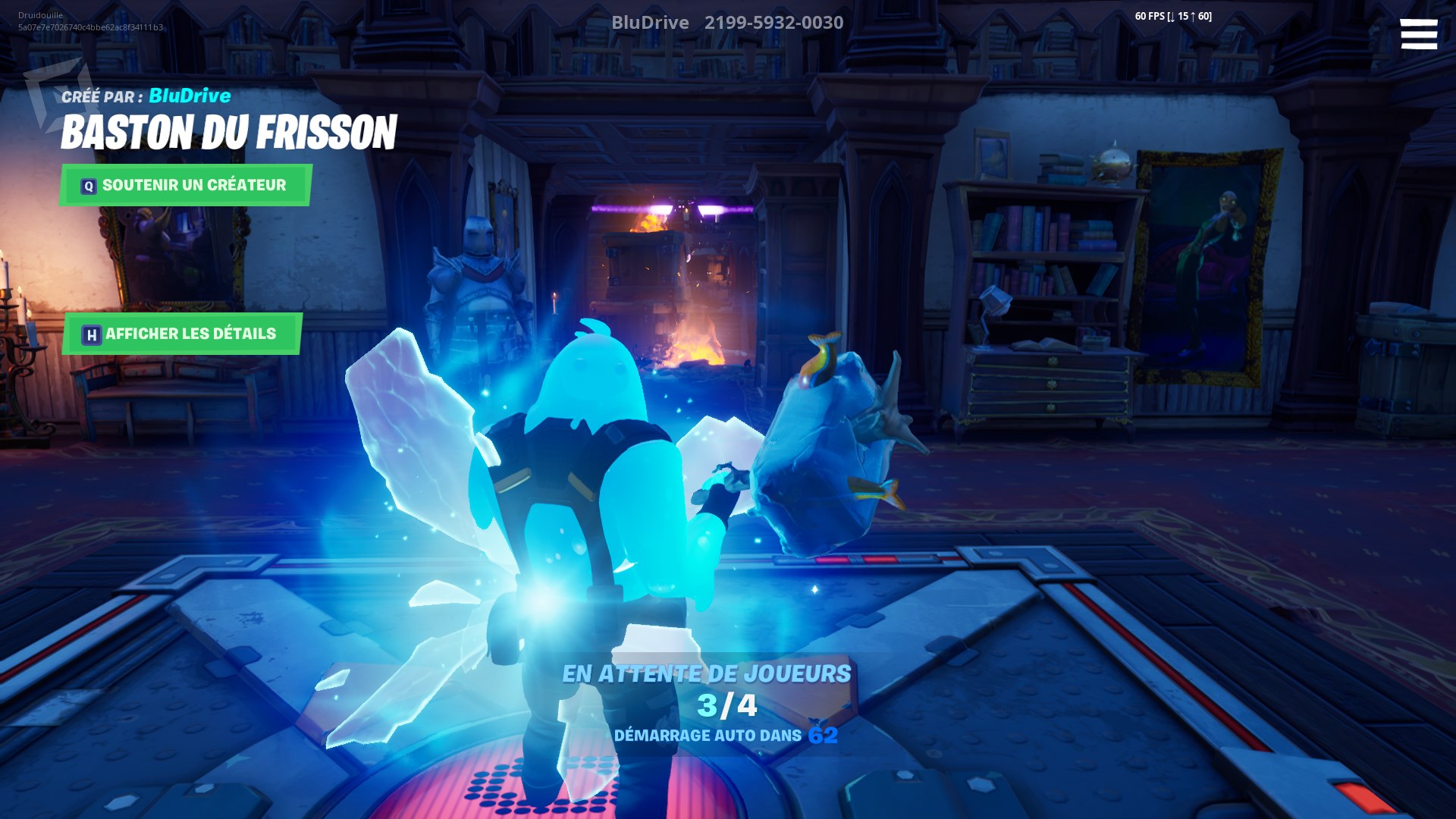Screen dimensions: 1456x819
Task: Select the BluDrive creator name link
Action: pyautogui.click(x=190, y=96)
